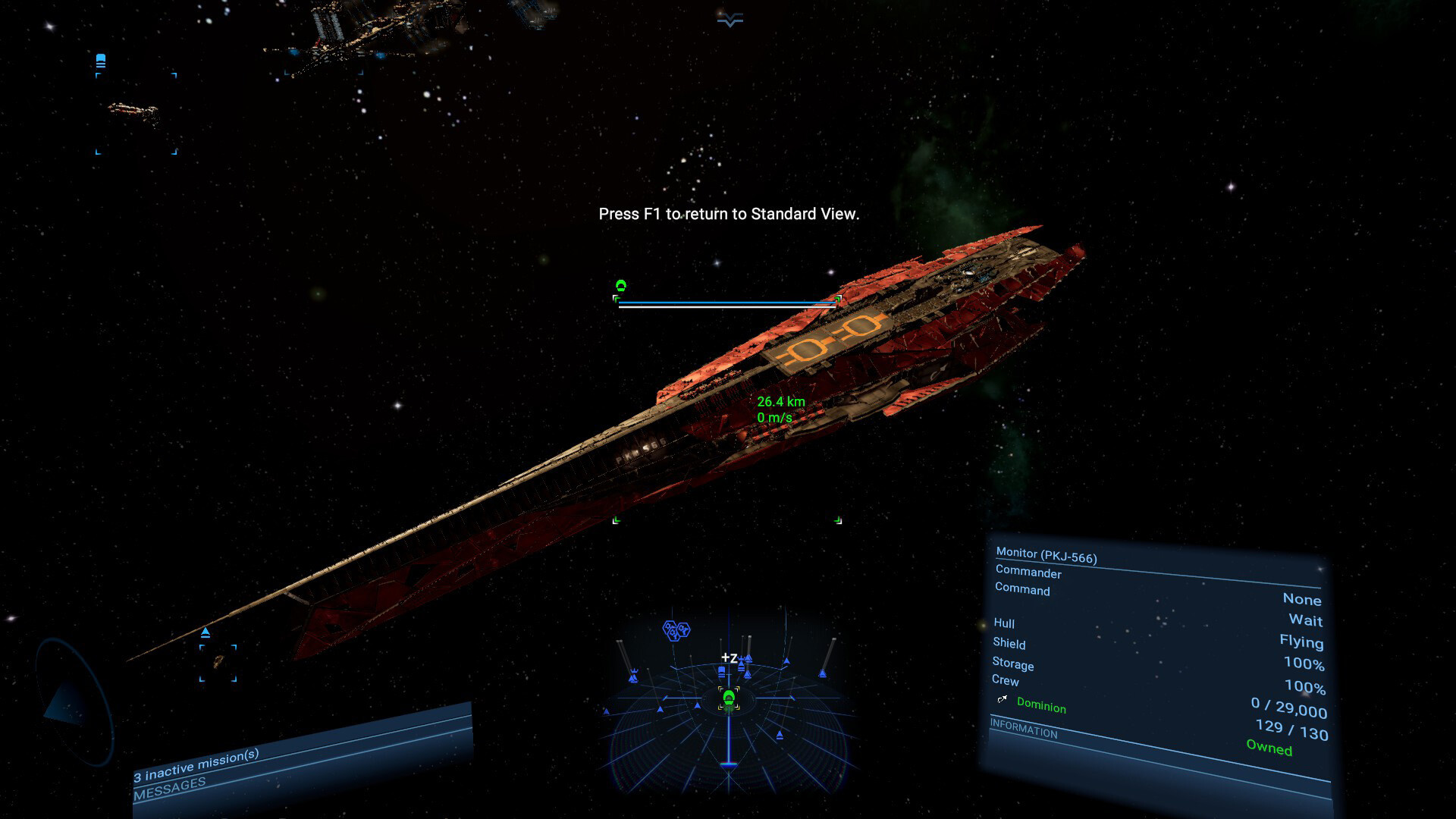Viewport: 1456px width, 819px height.
Task: Target the blue triangle ship marker
Action: [206, 632]
